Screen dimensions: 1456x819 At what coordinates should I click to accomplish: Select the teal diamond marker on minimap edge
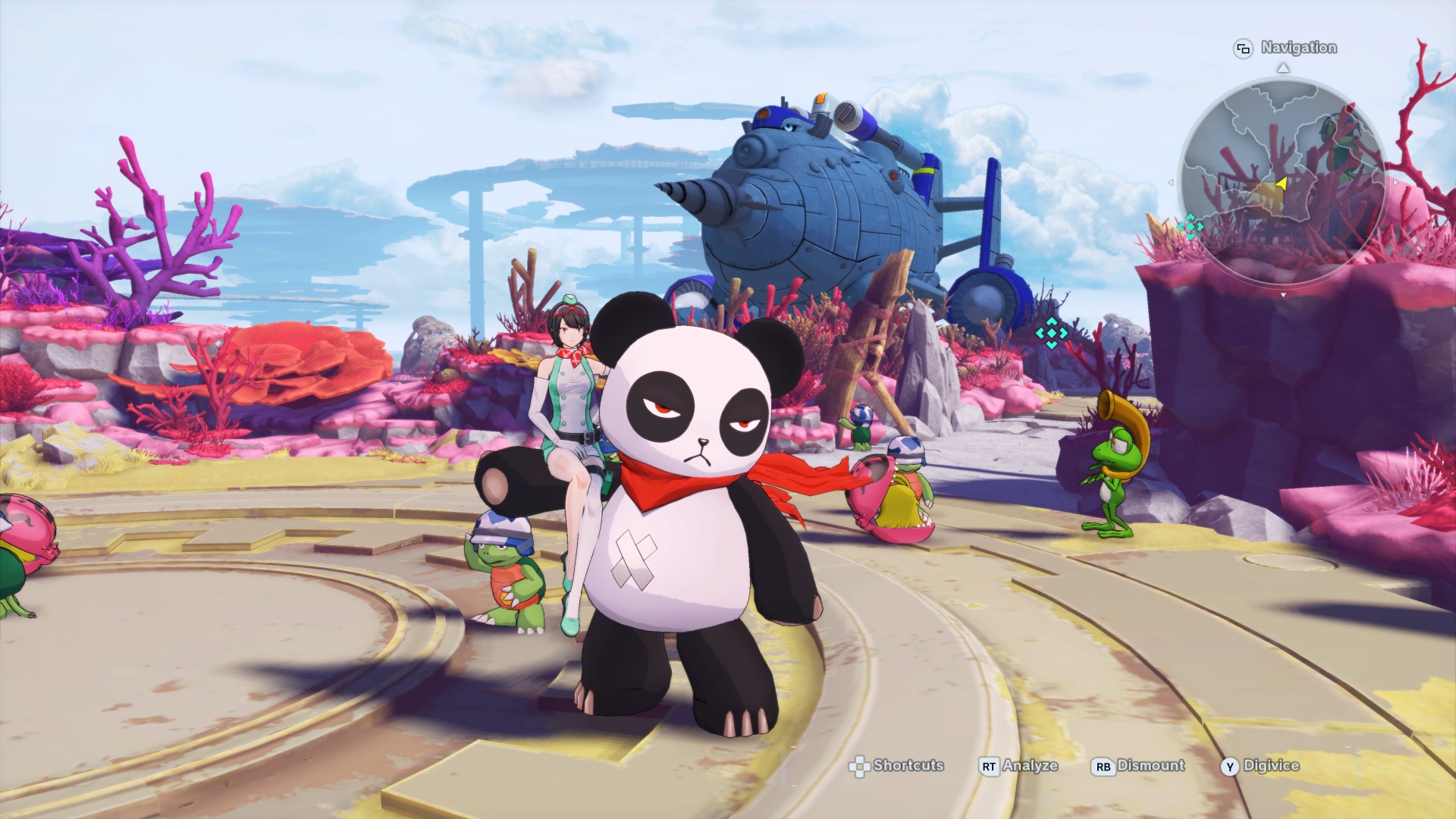[1190, 226]
